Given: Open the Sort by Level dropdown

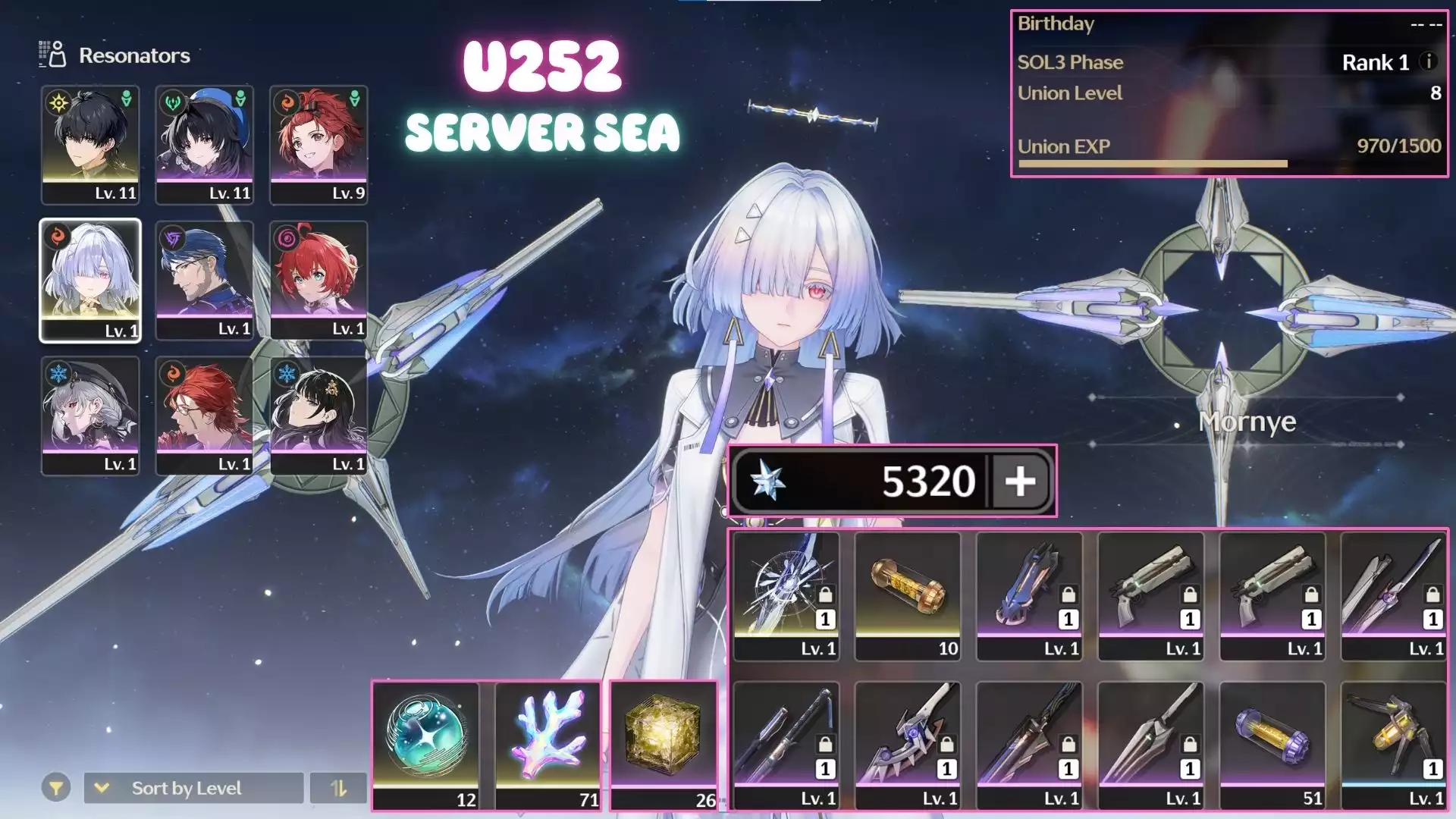Looking at the screenshot, I should (193, 788).
